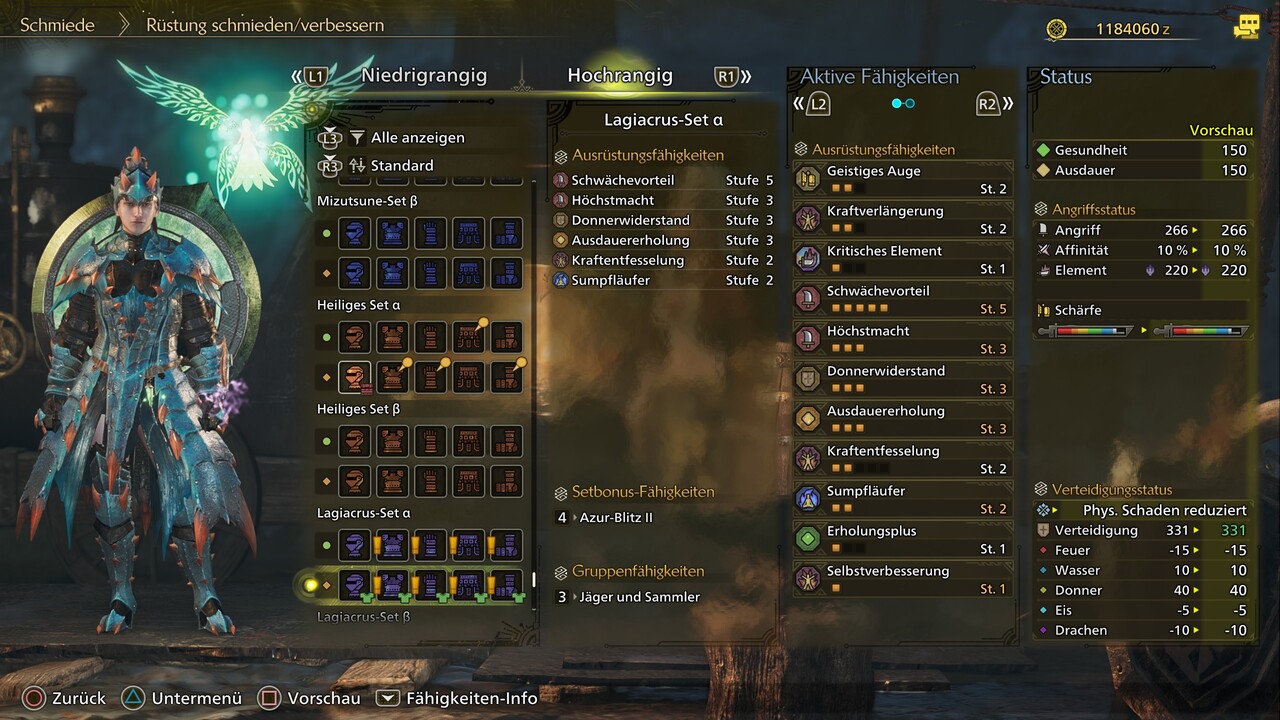The width and height of the screenshot is (1280, 720).
Task: Choose the Kritisches Element skill entry
Action: 903,259
